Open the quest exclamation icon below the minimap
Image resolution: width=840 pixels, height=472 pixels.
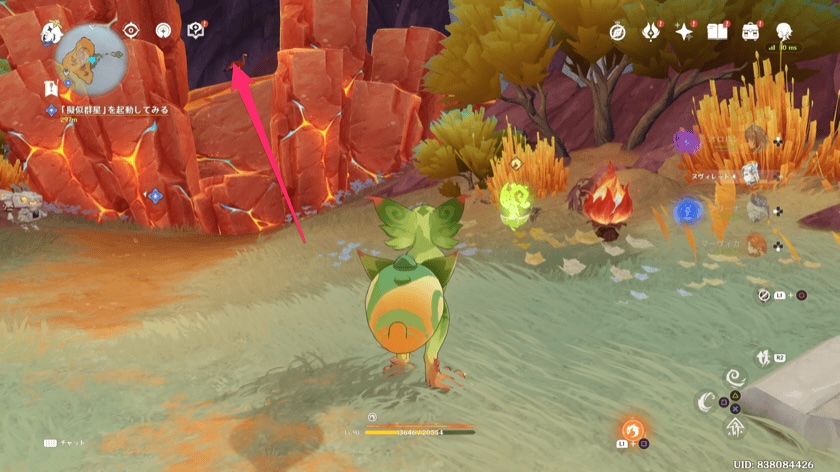click(51, 90)
